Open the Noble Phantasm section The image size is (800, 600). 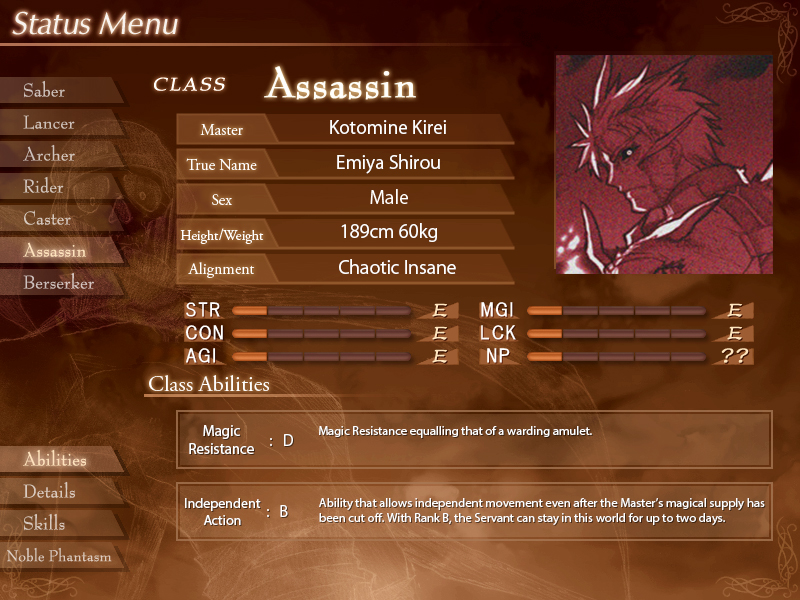(x=59, y=556)
